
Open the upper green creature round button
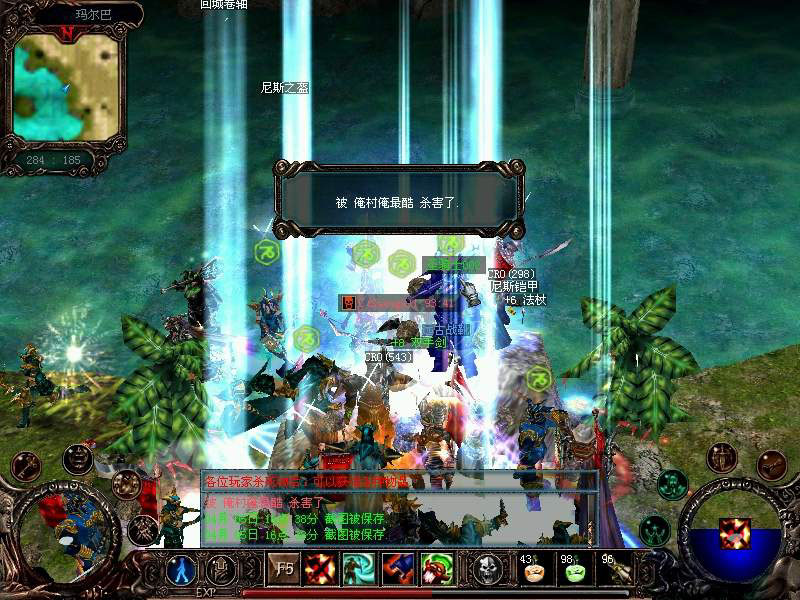[671, 484]
